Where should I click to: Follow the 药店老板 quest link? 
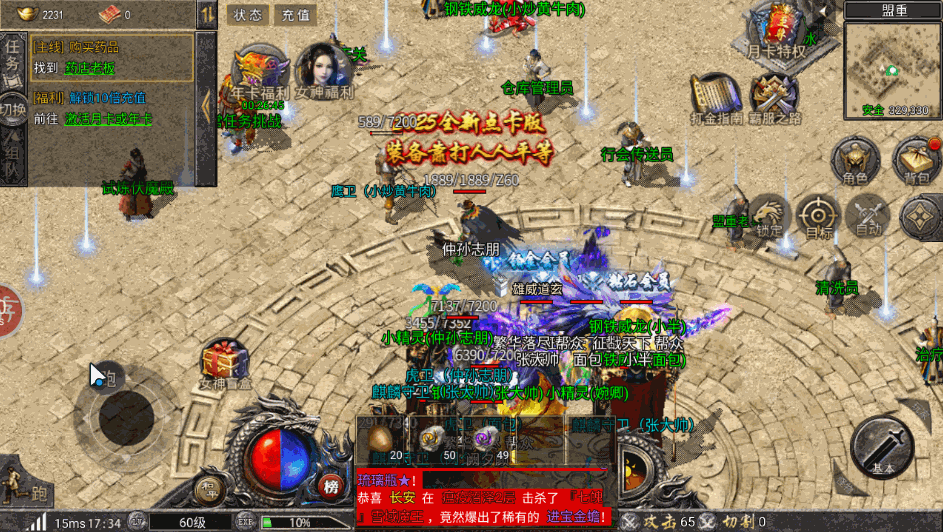[89, 68]
